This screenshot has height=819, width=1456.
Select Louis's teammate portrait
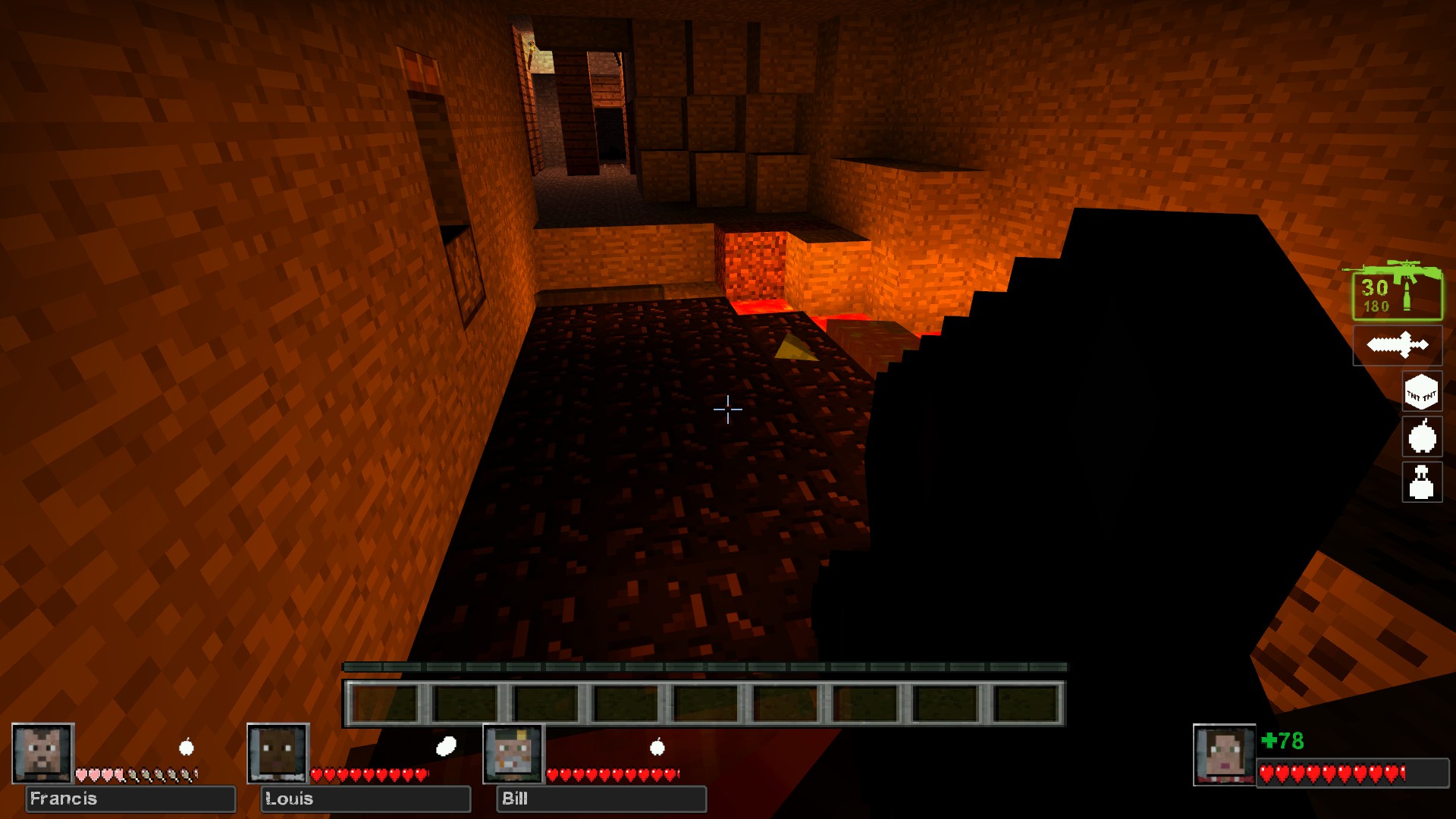278,753
